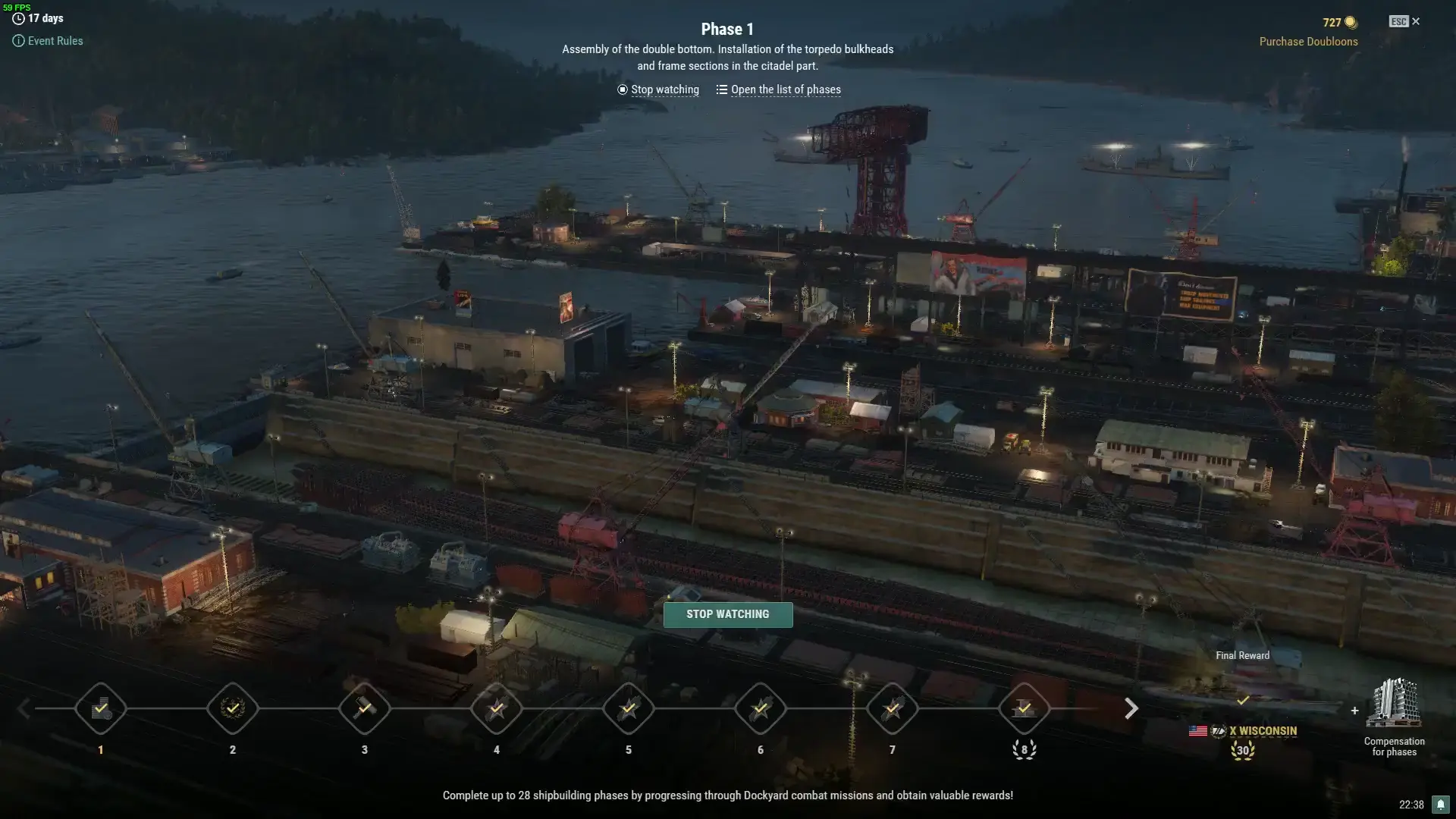The image size is (1456, 819).
Task: Purchase Doubloons
Action: (x=1308, y=42)
